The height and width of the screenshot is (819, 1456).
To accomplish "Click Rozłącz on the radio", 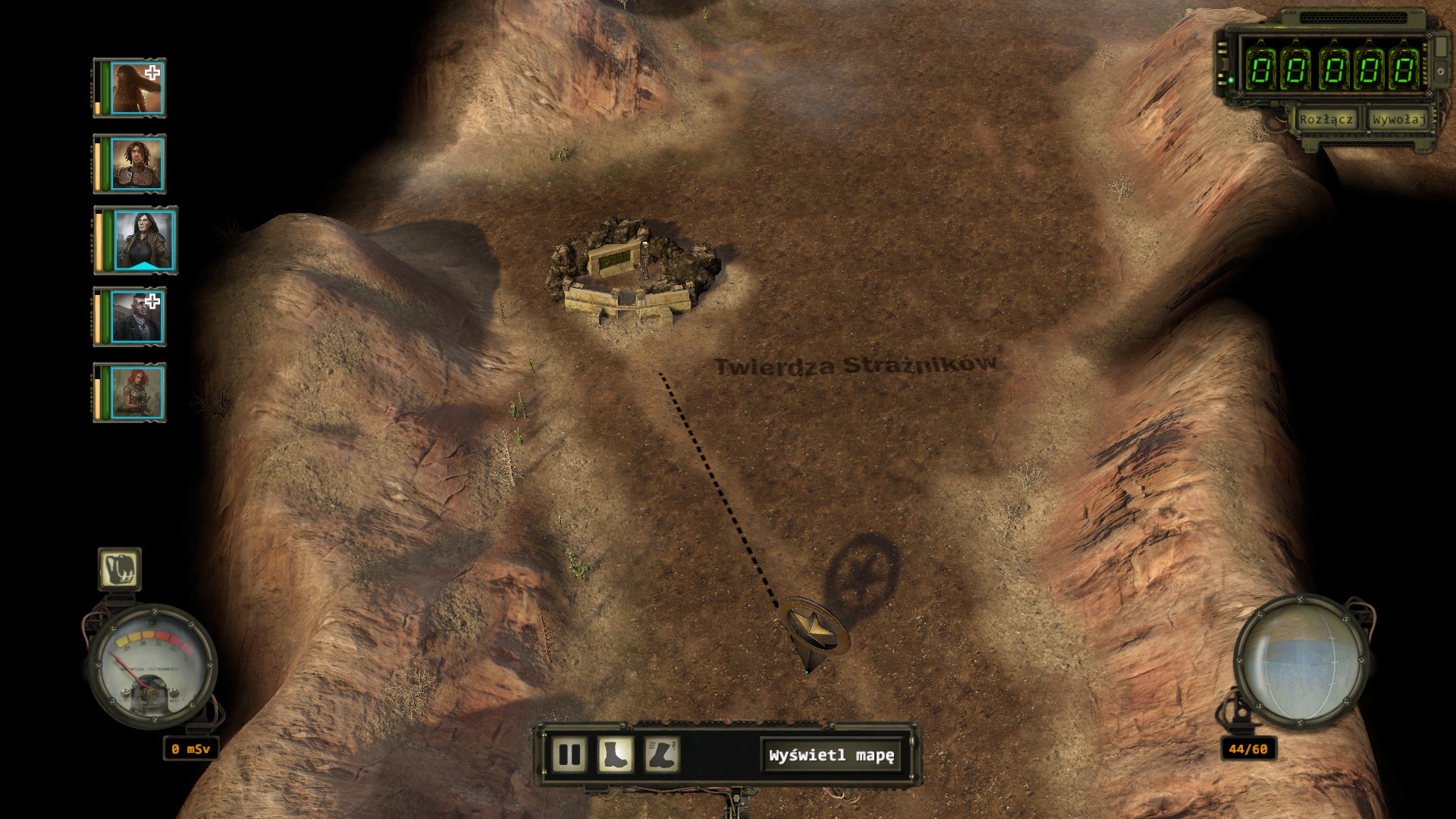I will coord(1326,120).
